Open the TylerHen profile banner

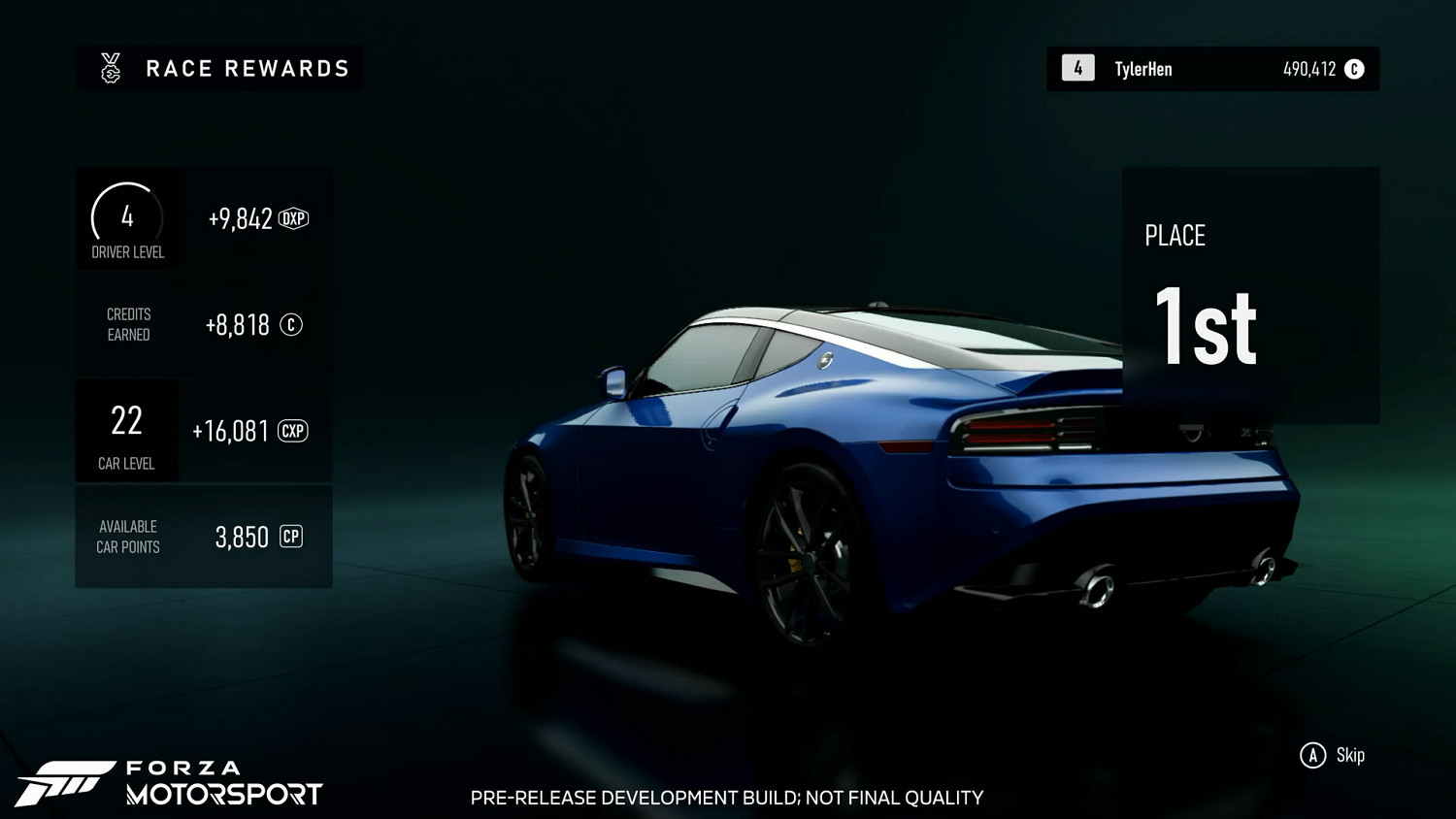click(1211, 69)
